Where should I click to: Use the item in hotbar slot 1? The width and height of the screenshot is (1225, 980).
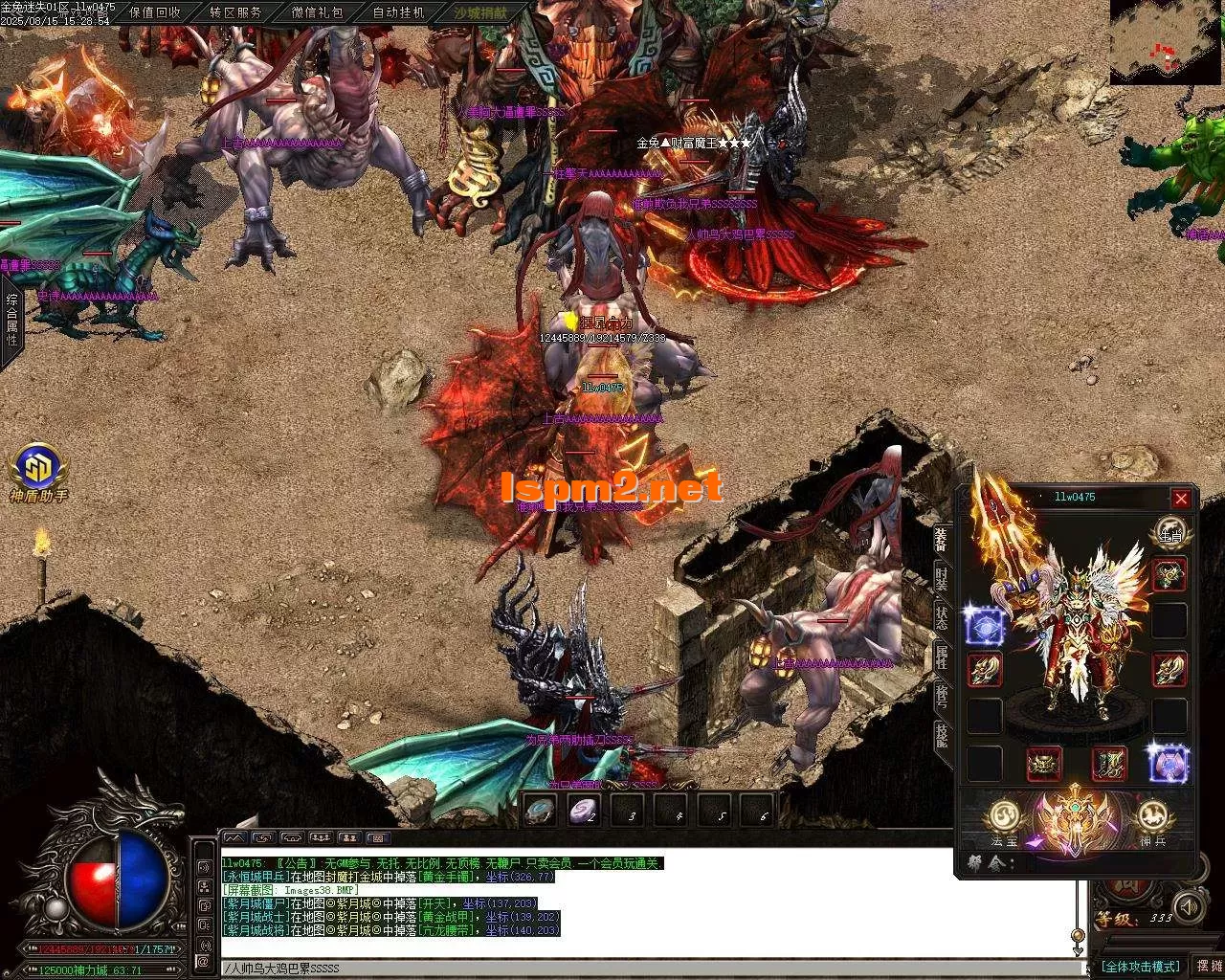pos(540,810)
